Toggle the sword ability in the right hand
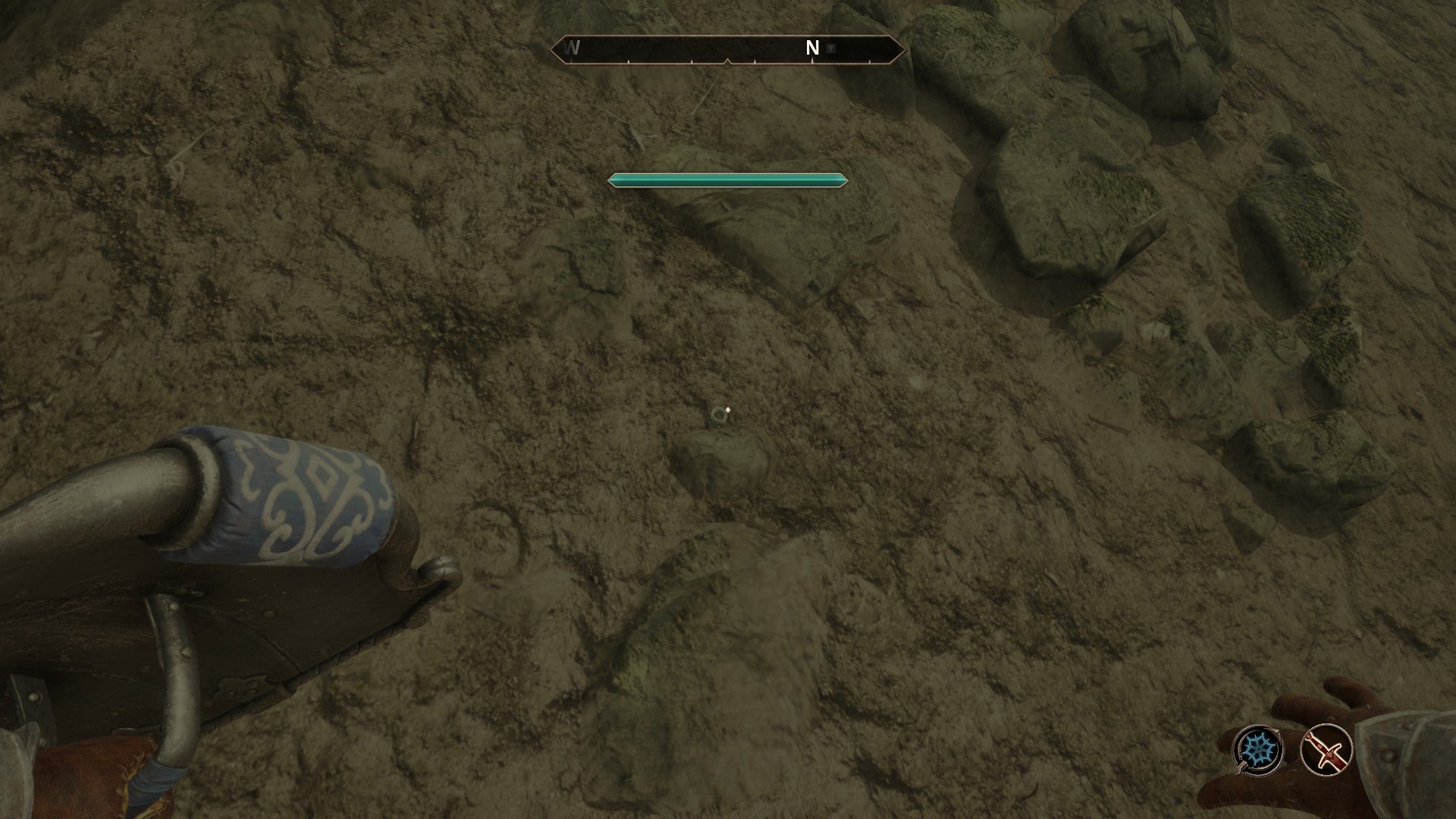This screenshot has width=1456, height=819. (1326, 751)
